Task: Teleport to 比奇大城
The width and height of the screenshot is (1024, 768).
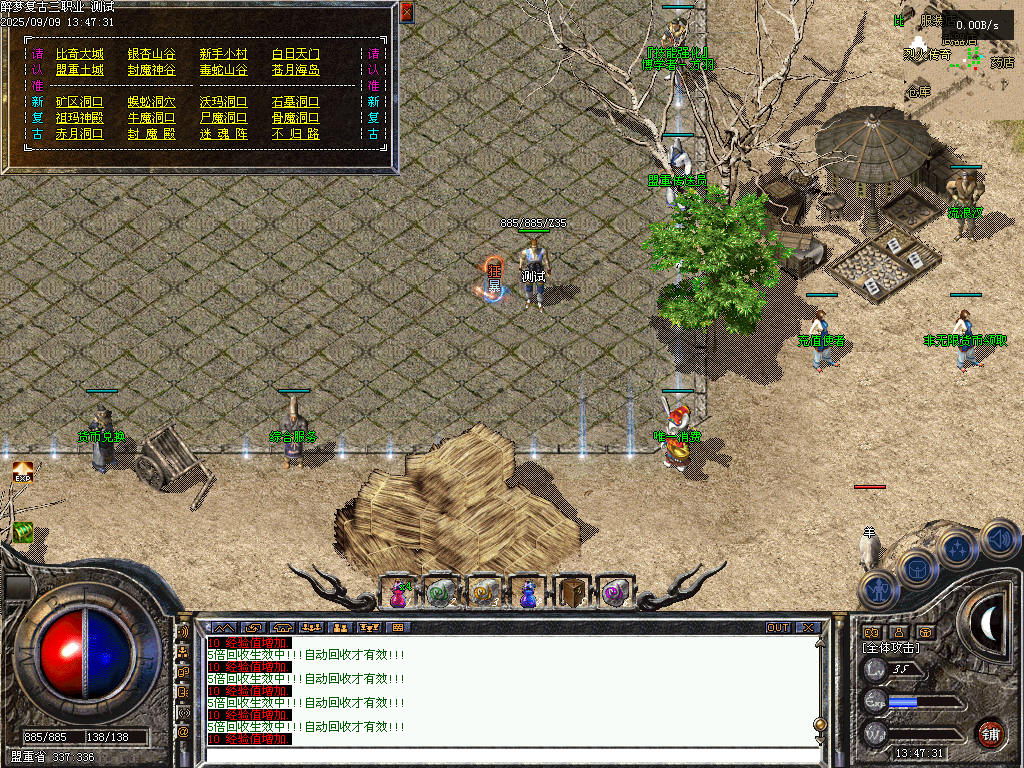Action: tap(80, 54)
